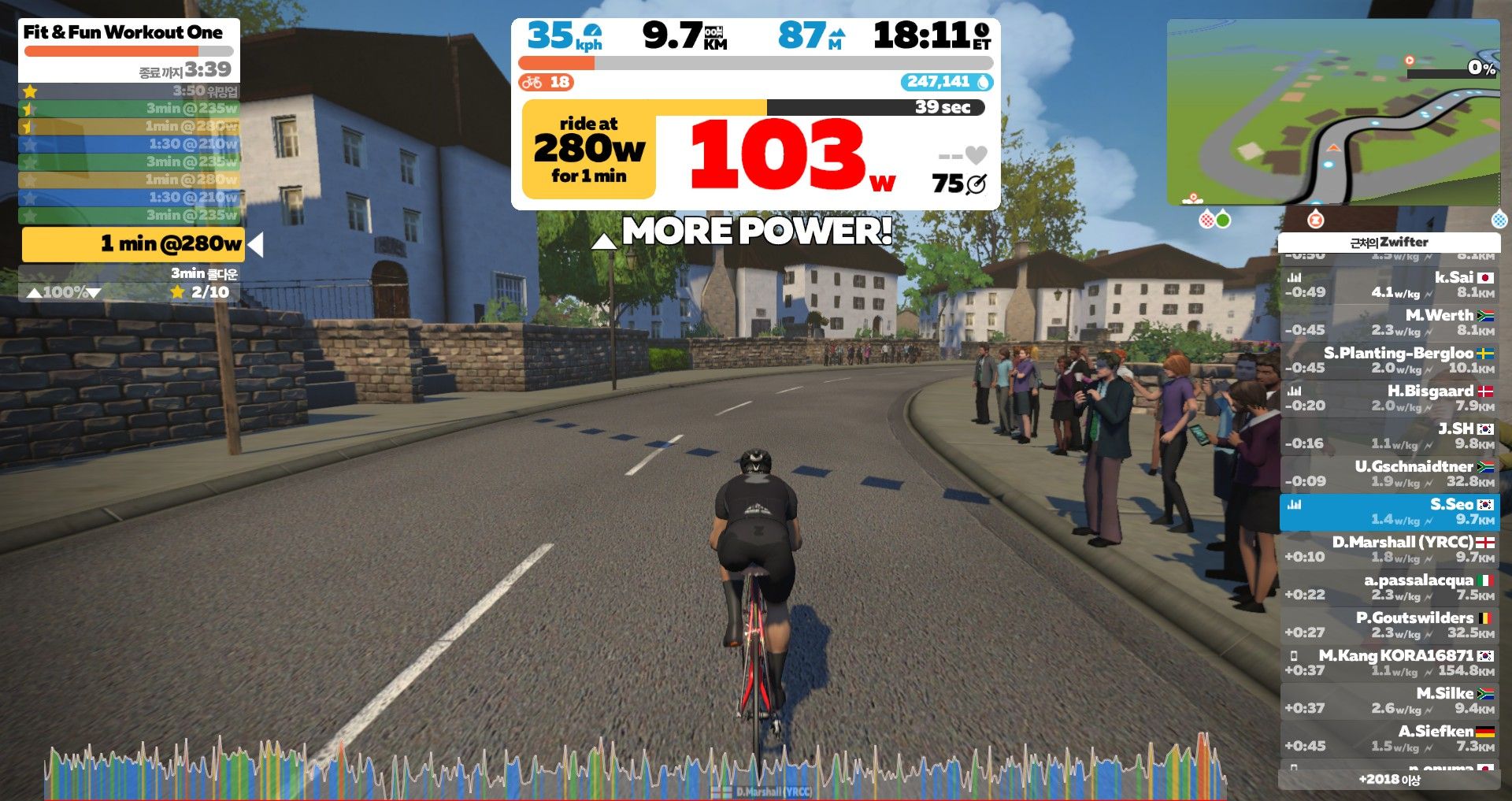This screenshot has height=801, width=1512.
Task: Increase workout intensity with the up arrow
Action: pyautogui.click(x=34, y=293)
